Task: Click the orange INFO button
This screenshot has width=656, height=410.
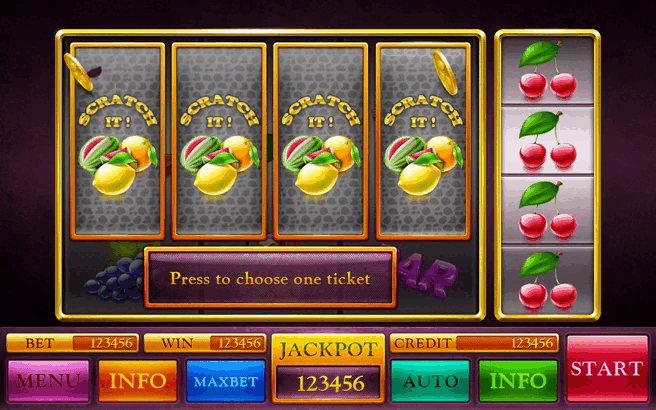Action: tap(137, 380)
